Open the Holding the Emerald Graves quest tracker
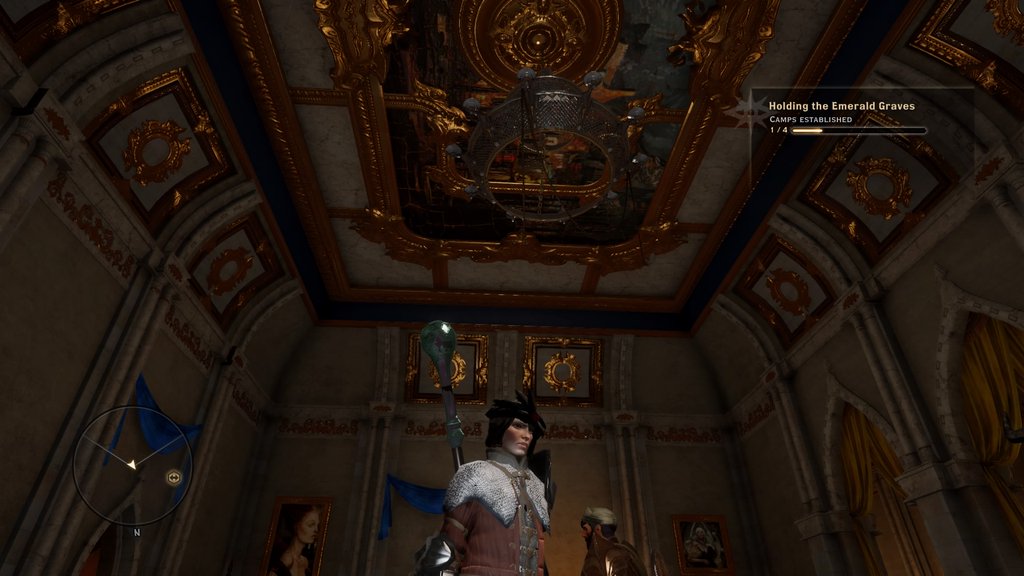This screenshot has width=1024, height=576. click(x=841, y=105)
